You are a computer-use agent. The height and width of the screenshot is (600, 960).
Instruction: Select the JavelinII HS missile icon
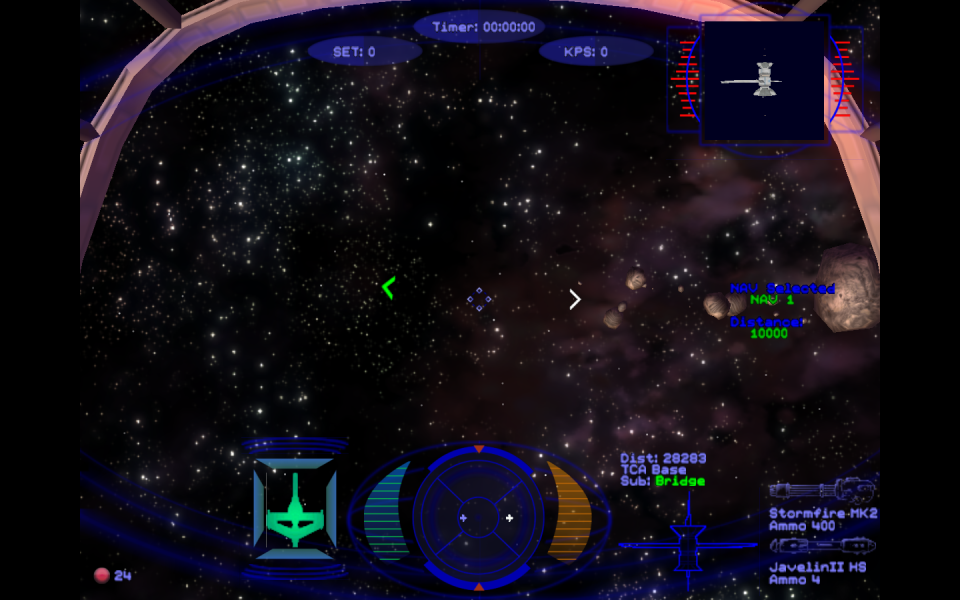click(822, 546)
